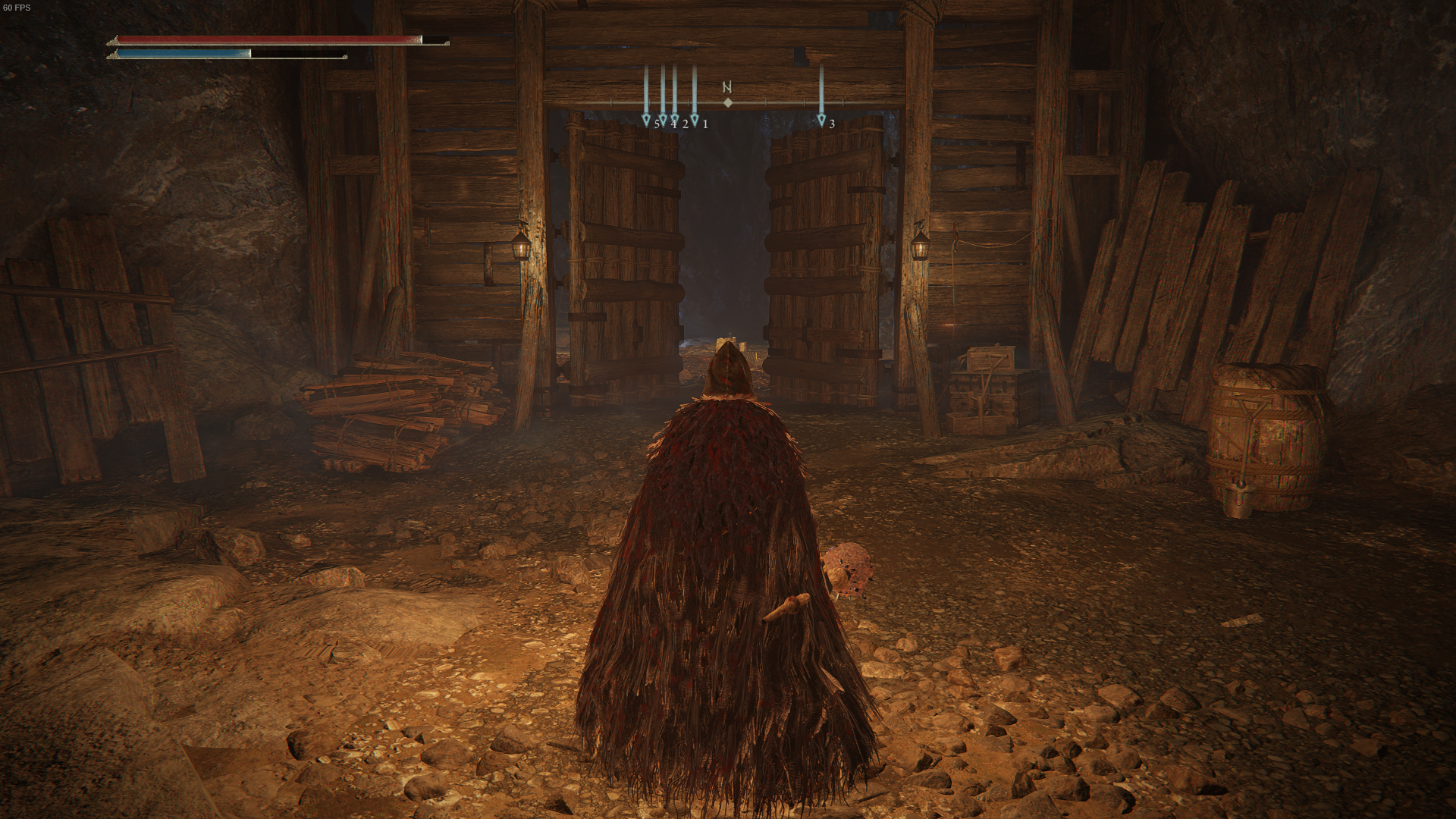Viewport: 1456px width, 819px height.
Task: Click waypoint marker 5 on the compass
Action: (646, 121)
